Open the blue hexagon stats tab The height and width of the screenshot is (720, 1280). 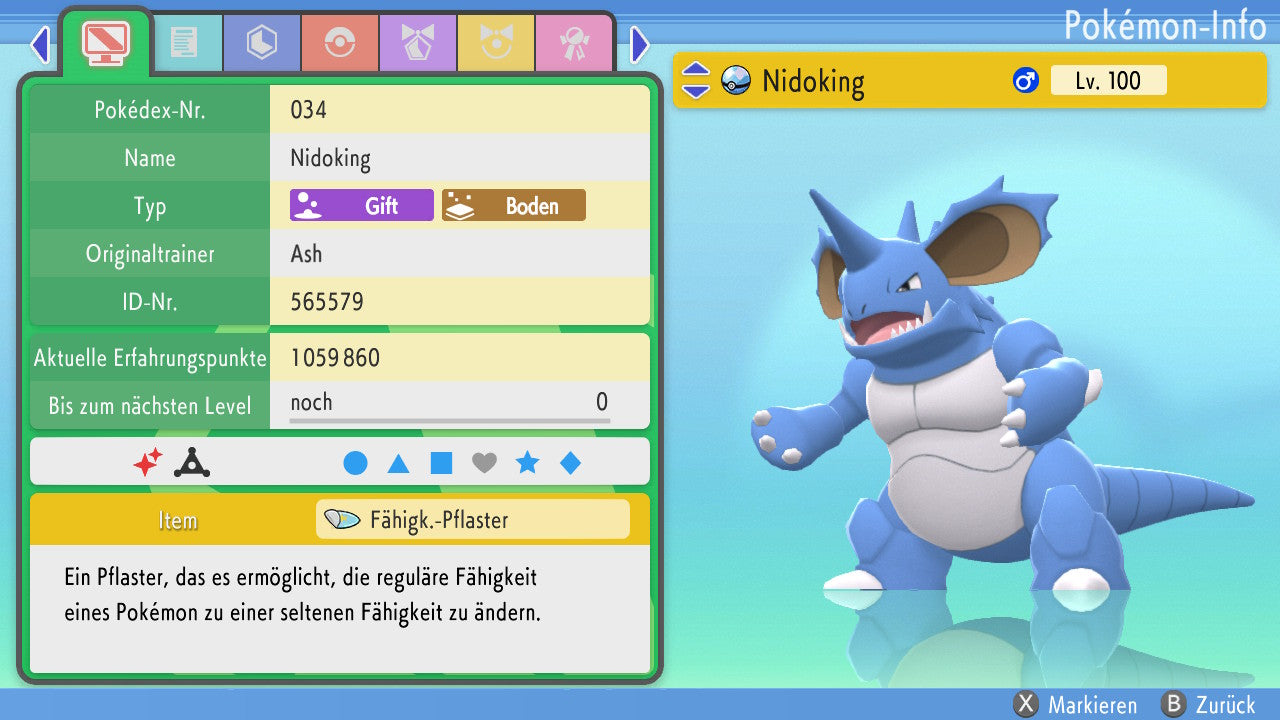pos(261,43)
